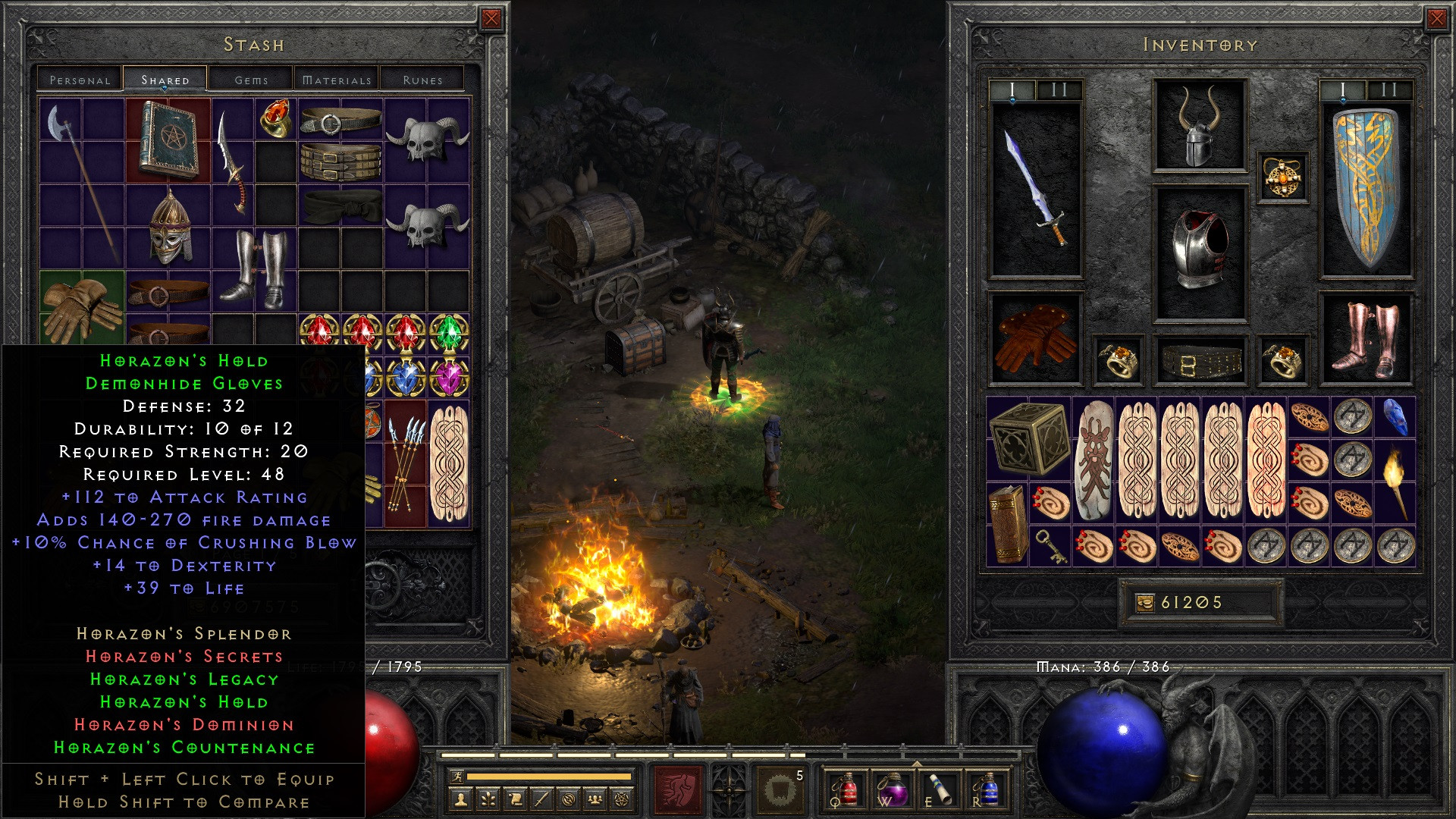This screenshot has width=1456, height=819.
Task: Toggle run/walk next to the stamina bar
Action: 456,777
